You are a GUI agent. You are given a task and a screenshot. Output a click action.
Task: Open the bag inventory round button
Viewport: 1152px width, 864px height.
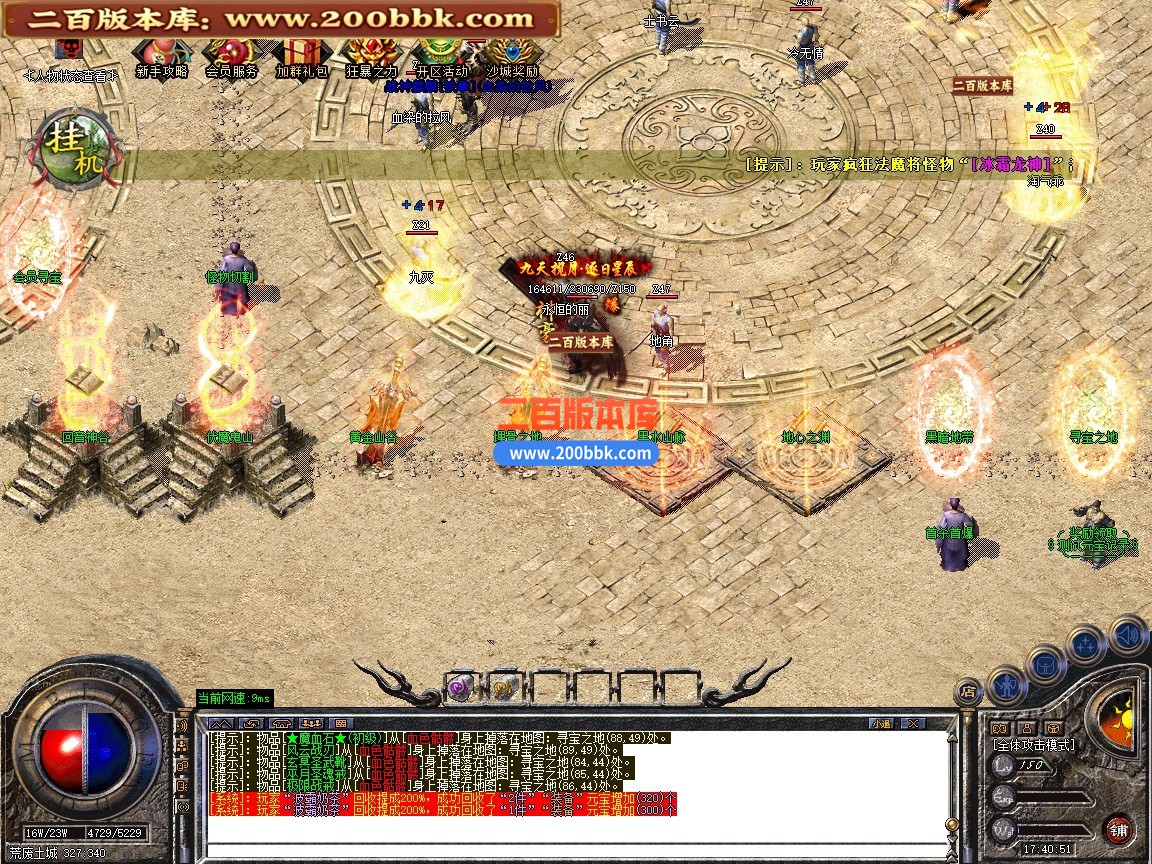(1046, 664)
